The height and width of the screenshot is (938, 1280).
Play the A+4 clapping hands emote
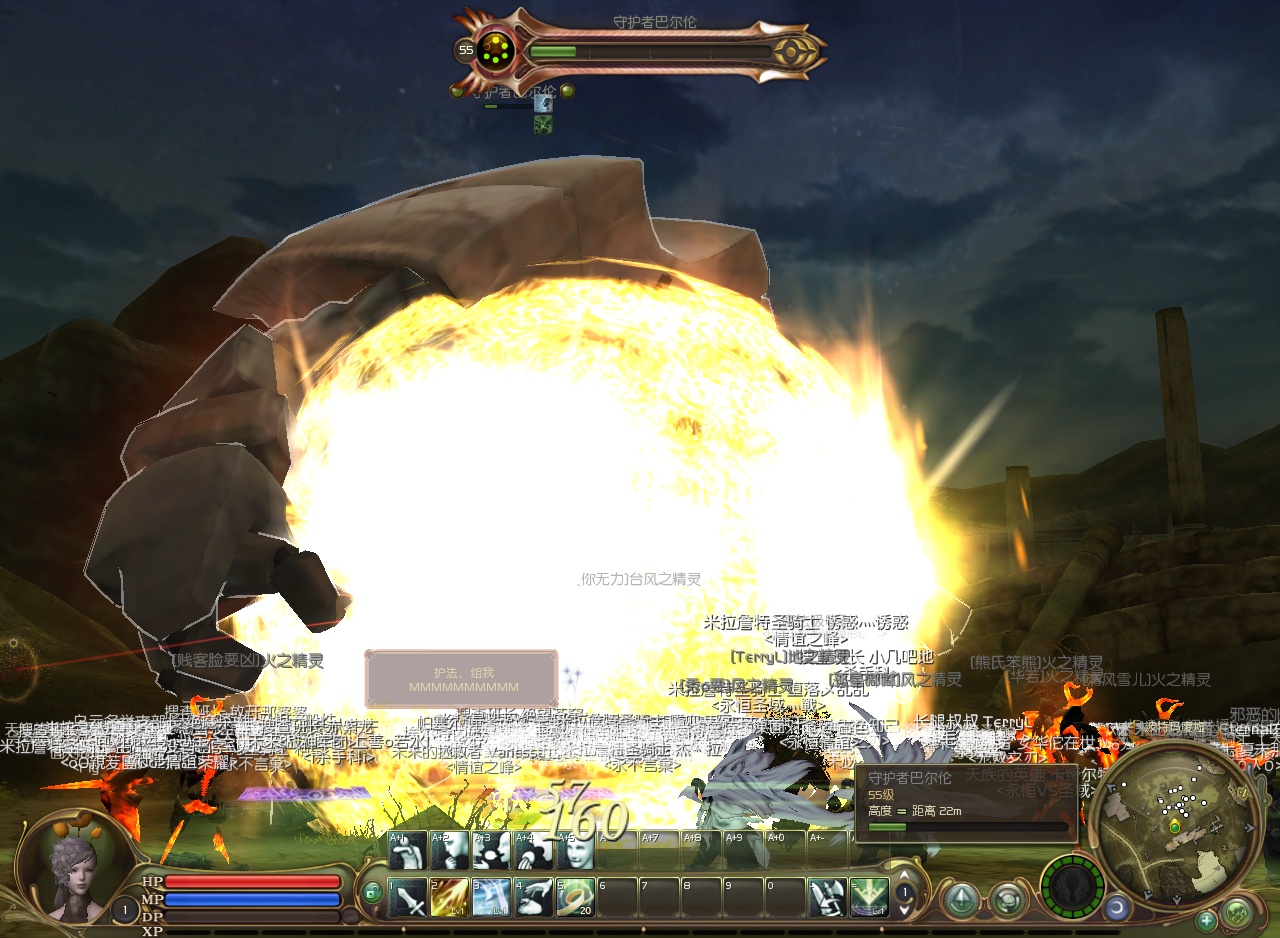pyautogui.click(x=533, y=850)
